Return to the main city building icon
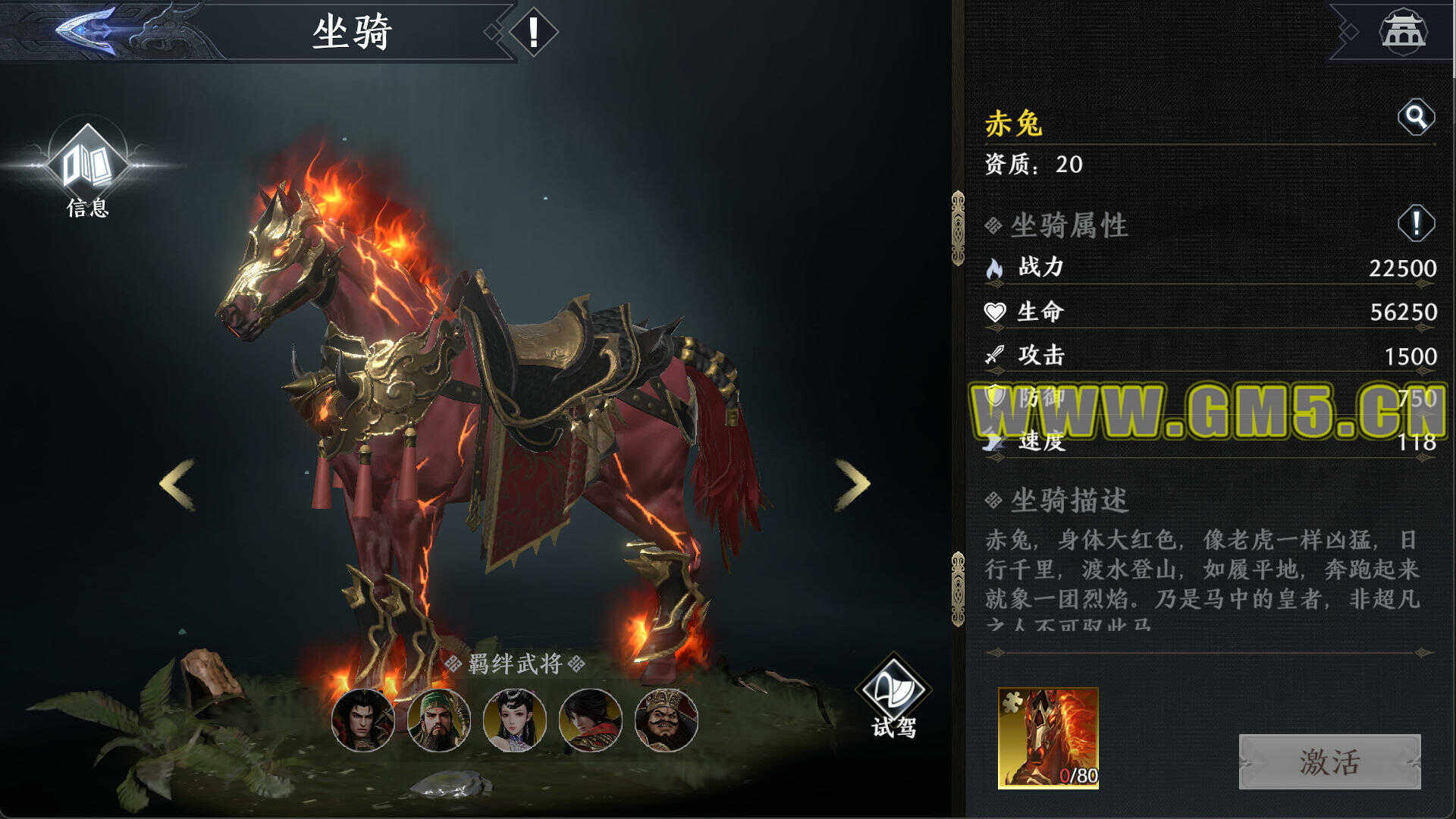The image size is (1456, 819). pos(1402,31)
